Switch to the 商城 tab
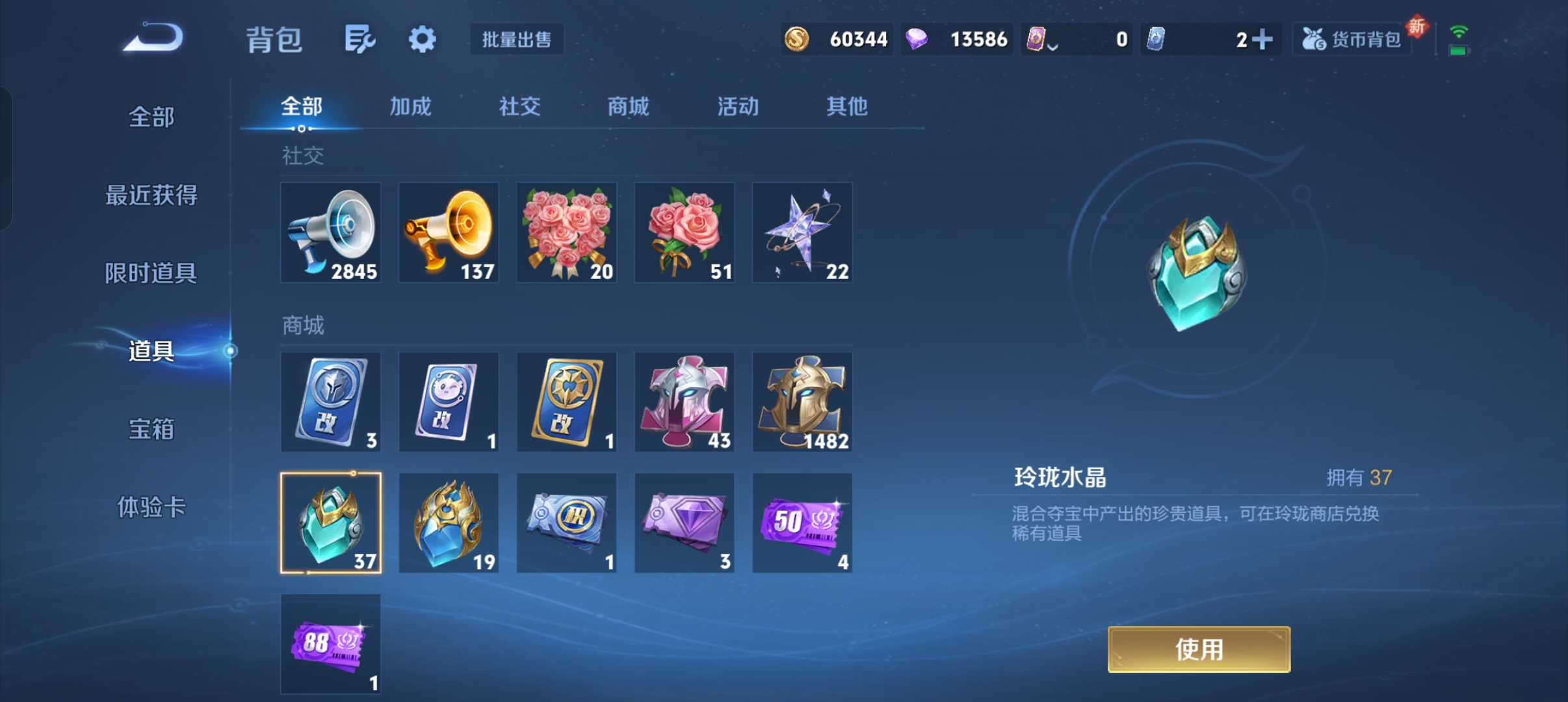The height and width of the screenshot is (702, 1568). (628, 107)
